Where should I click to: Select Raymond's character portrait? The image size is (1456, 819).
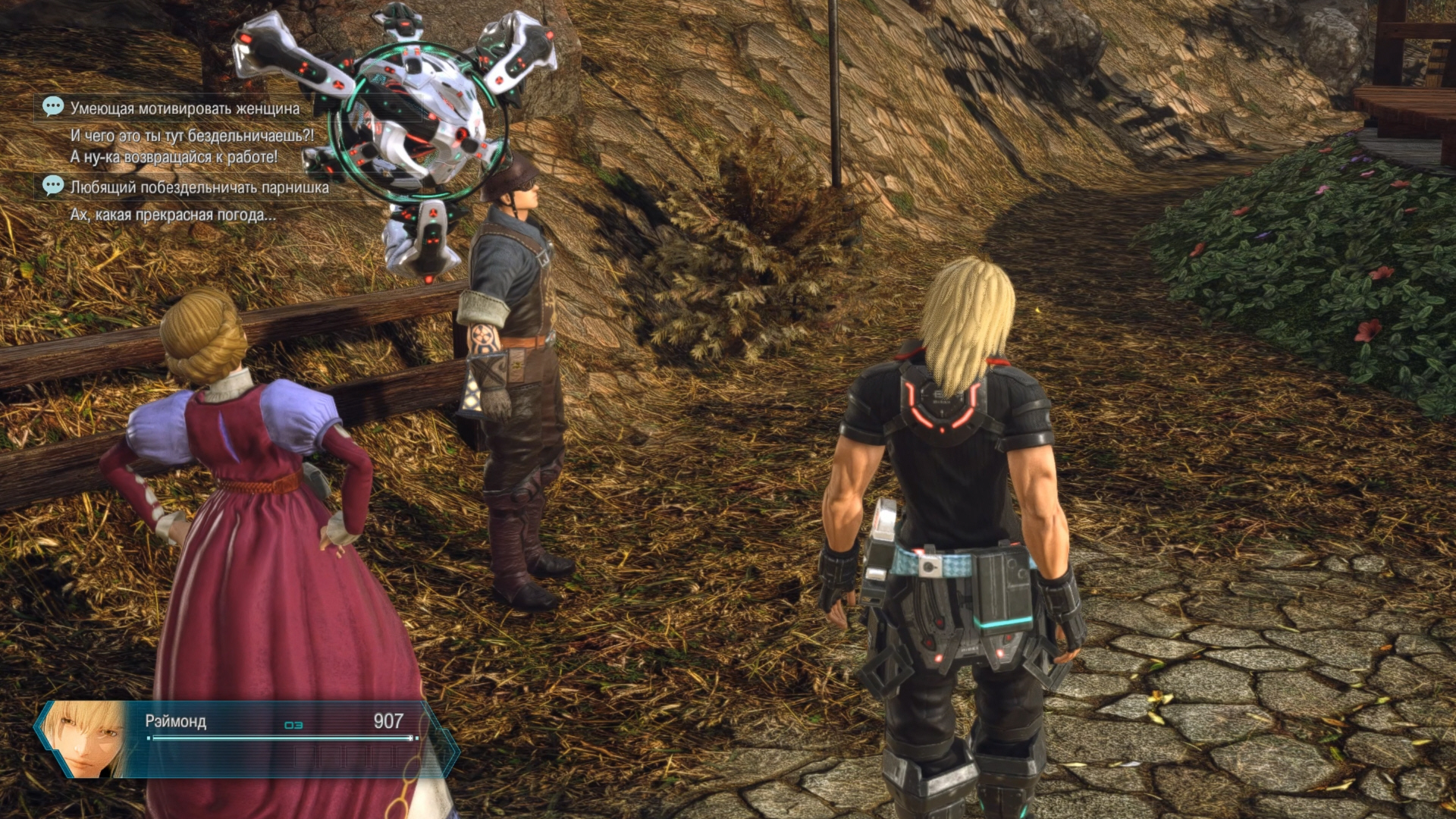coord(85,738)
